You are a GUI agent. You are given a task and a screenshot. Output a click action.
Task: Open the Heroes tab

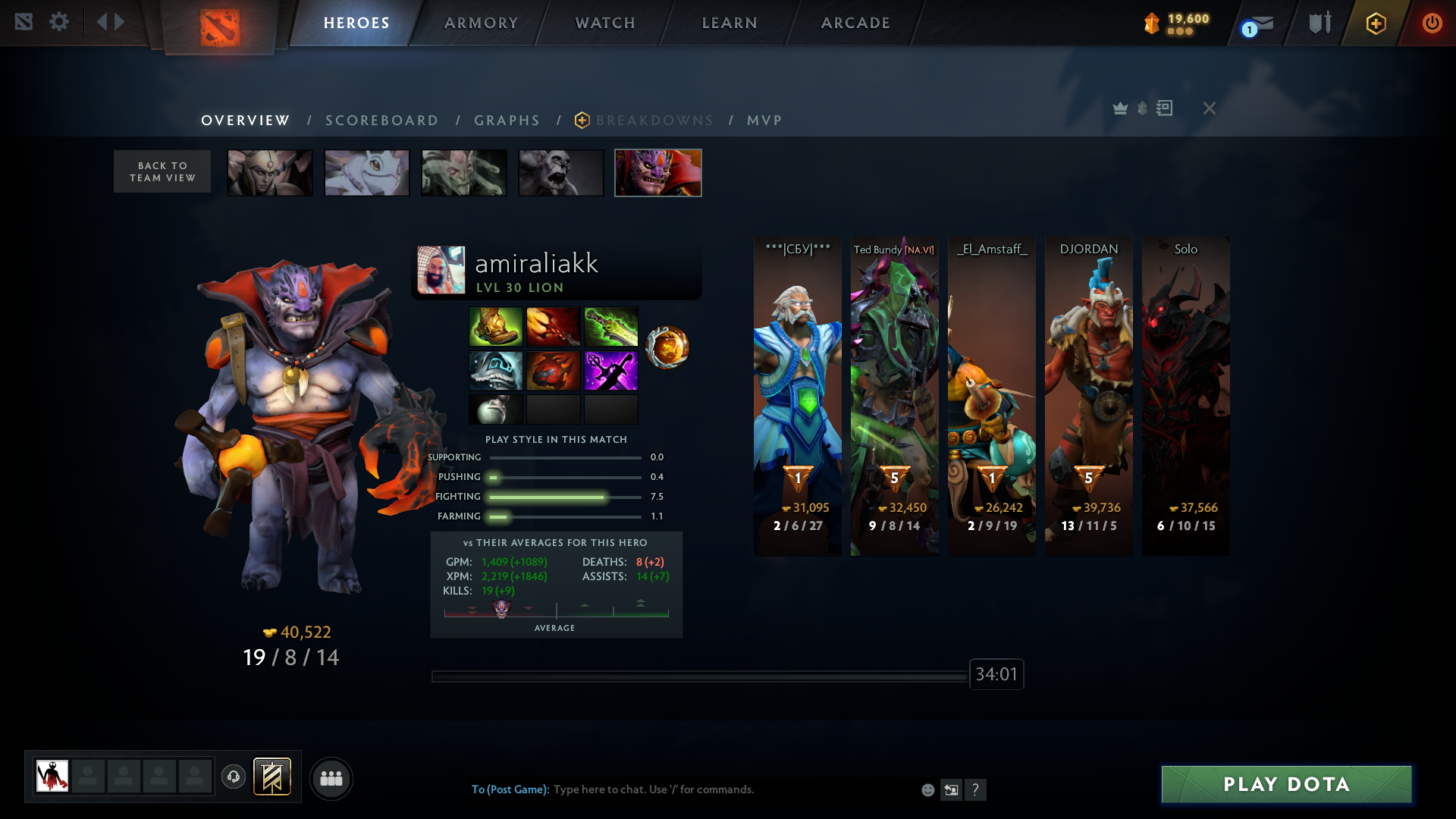pyautogui.click(x=356, y=23)
